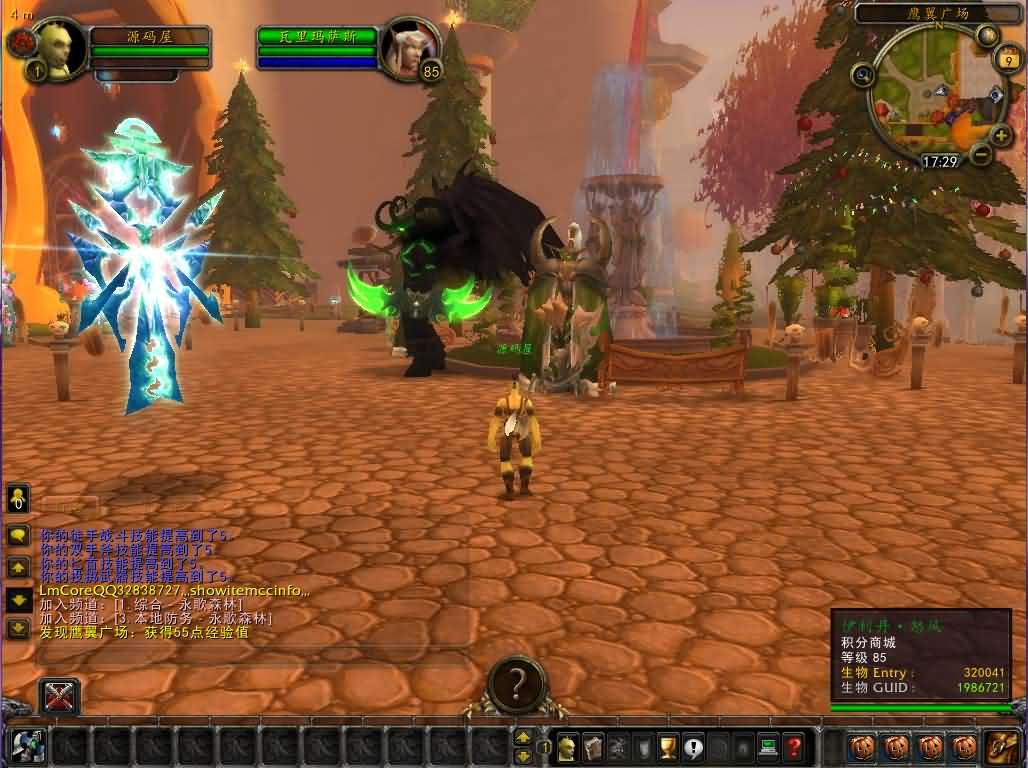Viewport: 1028px width, 768px height.
Task: Zoom in the minimap
Action: pos(1000,135)
